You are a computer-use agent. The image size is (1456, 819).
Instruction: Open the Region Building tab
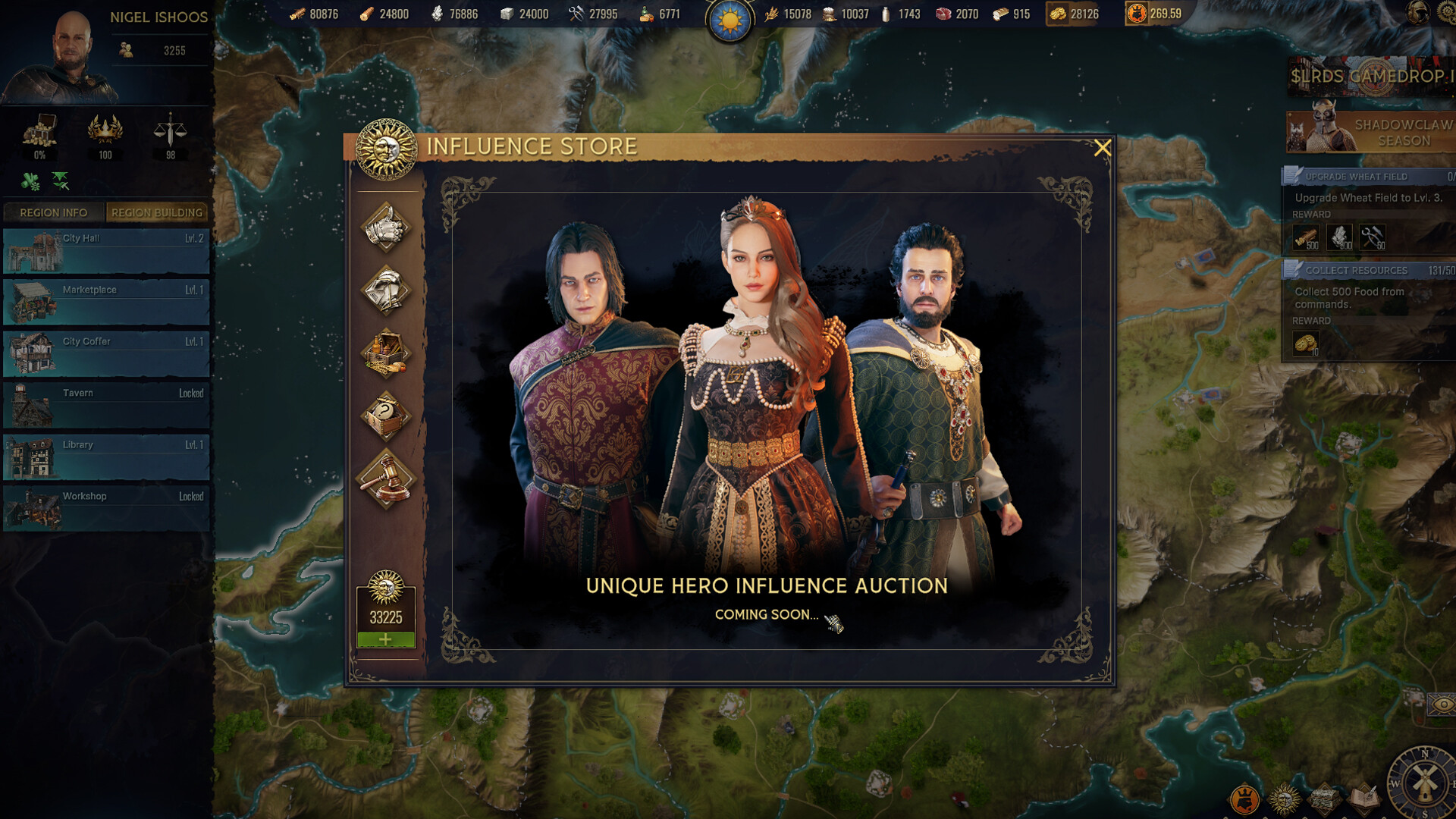(156, 213)
